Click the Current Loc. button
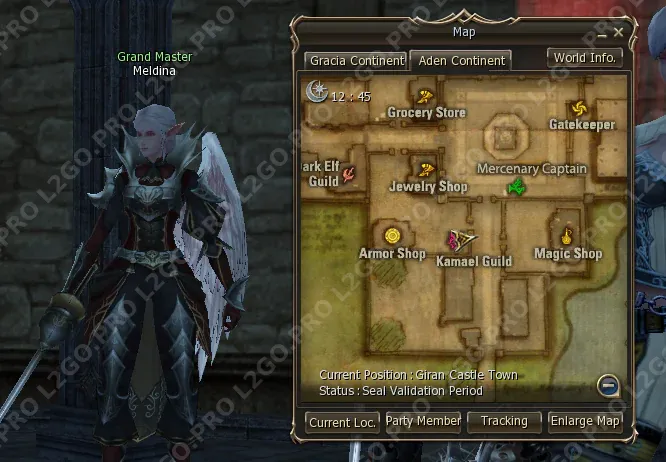Screen dimensions: 666x462 pos(342,422)
